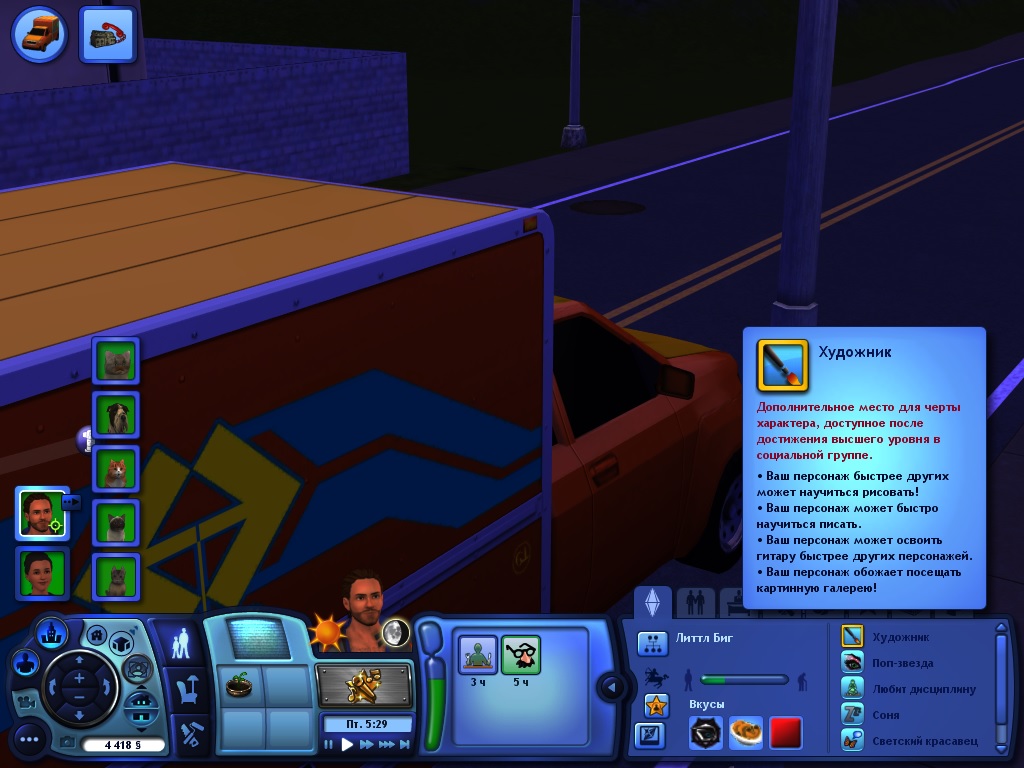Click the moving truck action icon

[40, 33]
